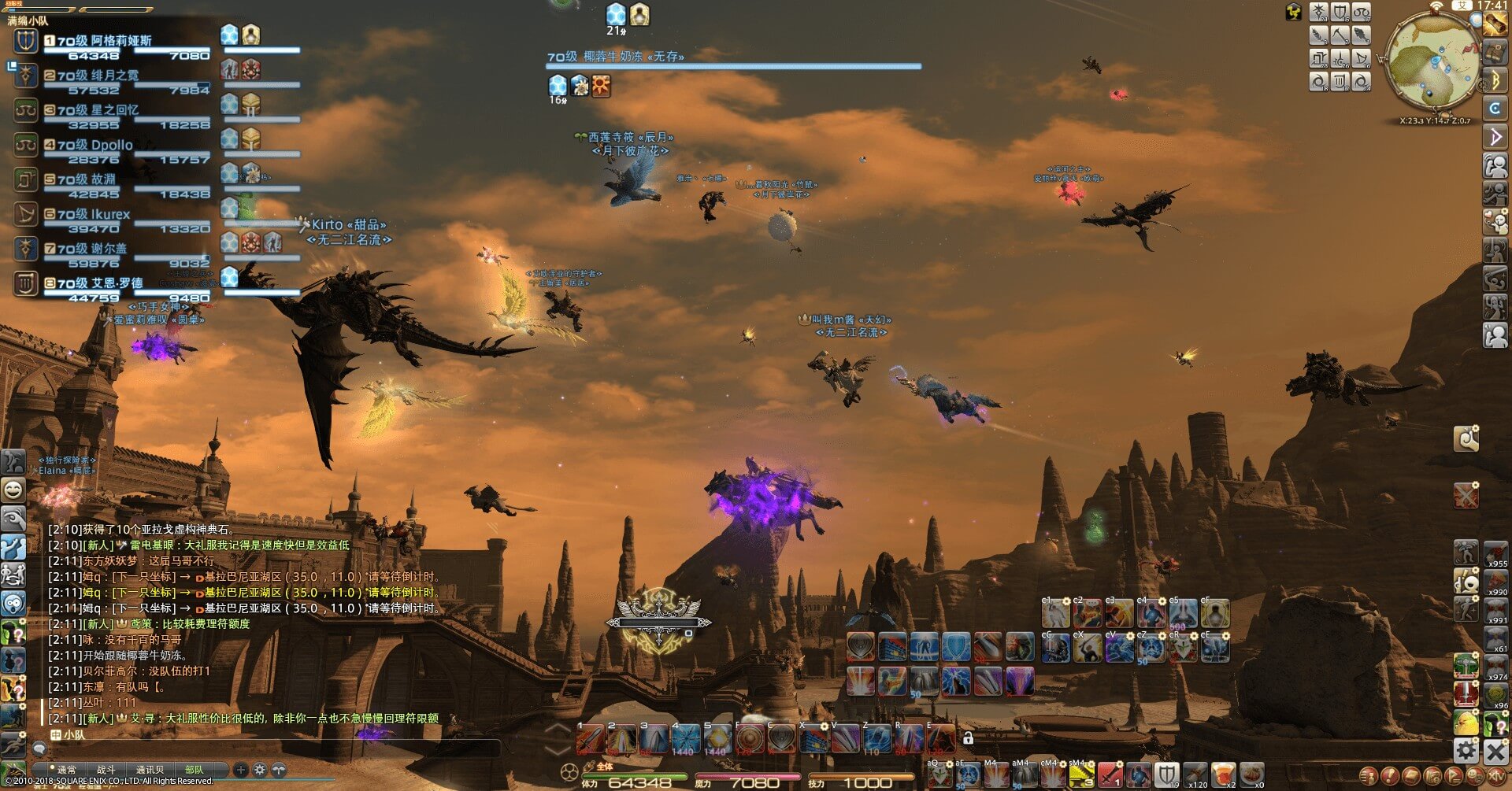Switch chat to the 战斗 tab
This screenshot has width=1512, height=791.
tap(106, 769)
